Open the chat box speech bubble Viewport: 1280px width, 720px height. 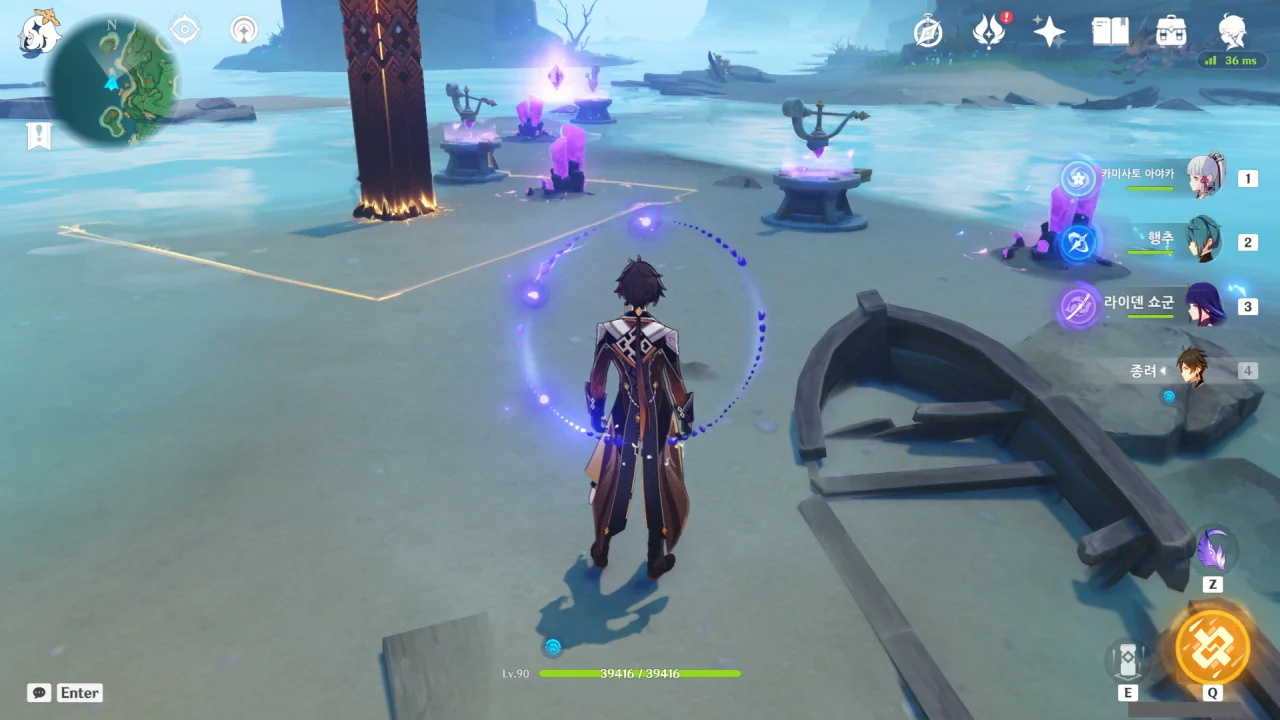pos(39,692)
